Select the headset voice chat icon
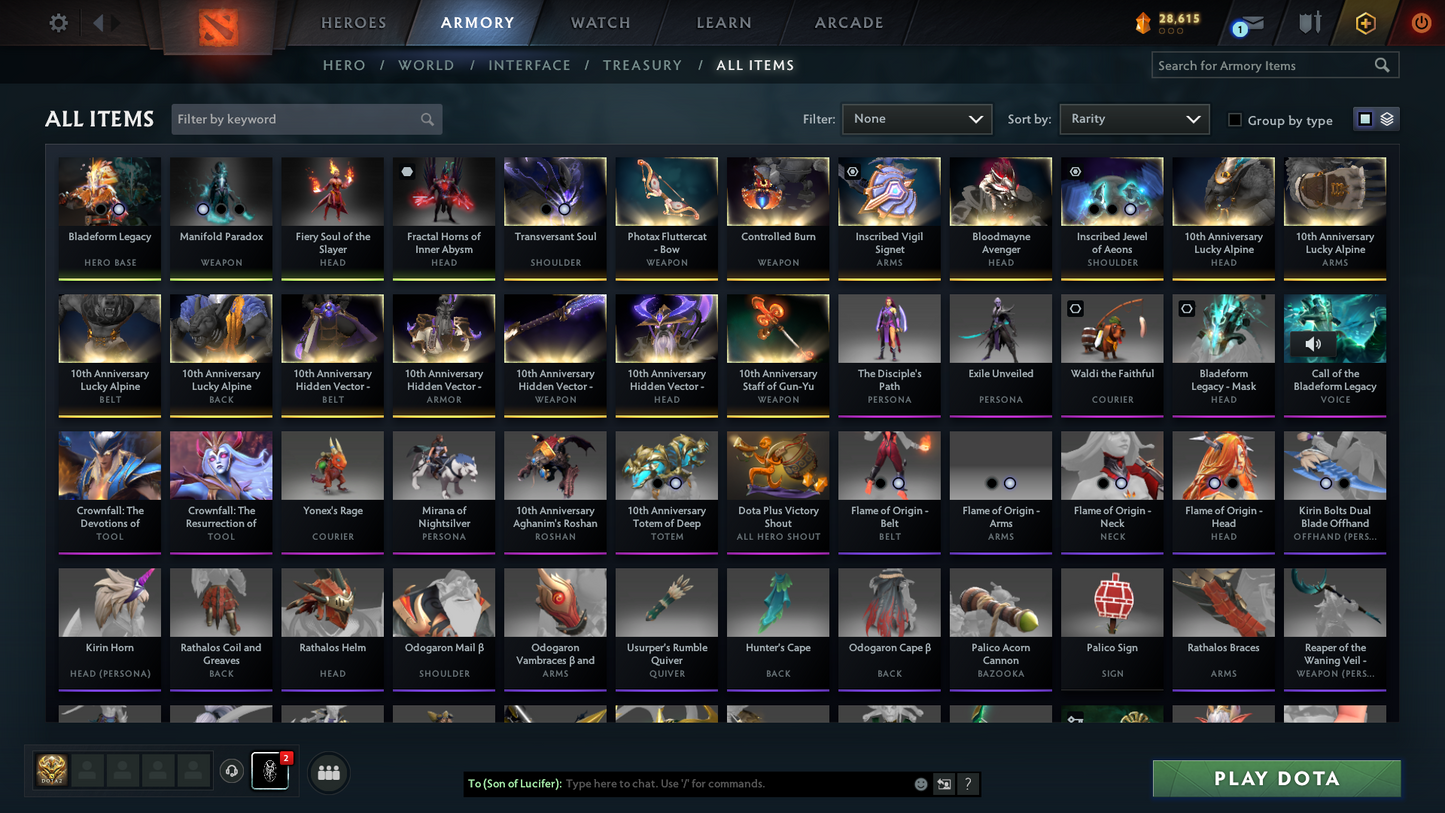The height and width of the screenshot is (813, 1445). (x=232, y=770)
